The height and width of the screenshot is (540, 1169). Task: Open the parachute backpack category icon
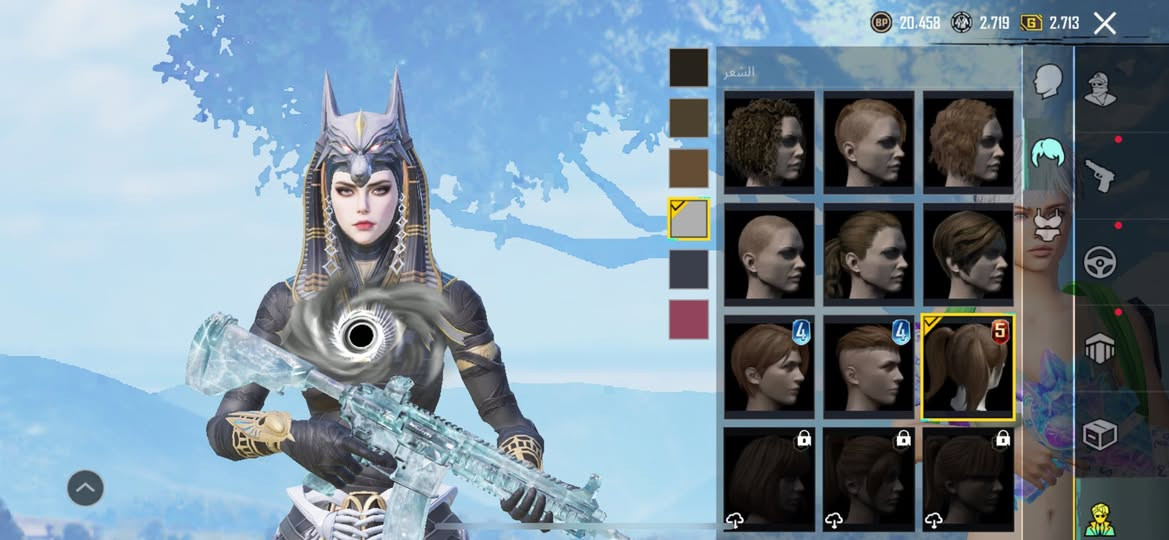pyautogui.click(x=1100, y=348)
